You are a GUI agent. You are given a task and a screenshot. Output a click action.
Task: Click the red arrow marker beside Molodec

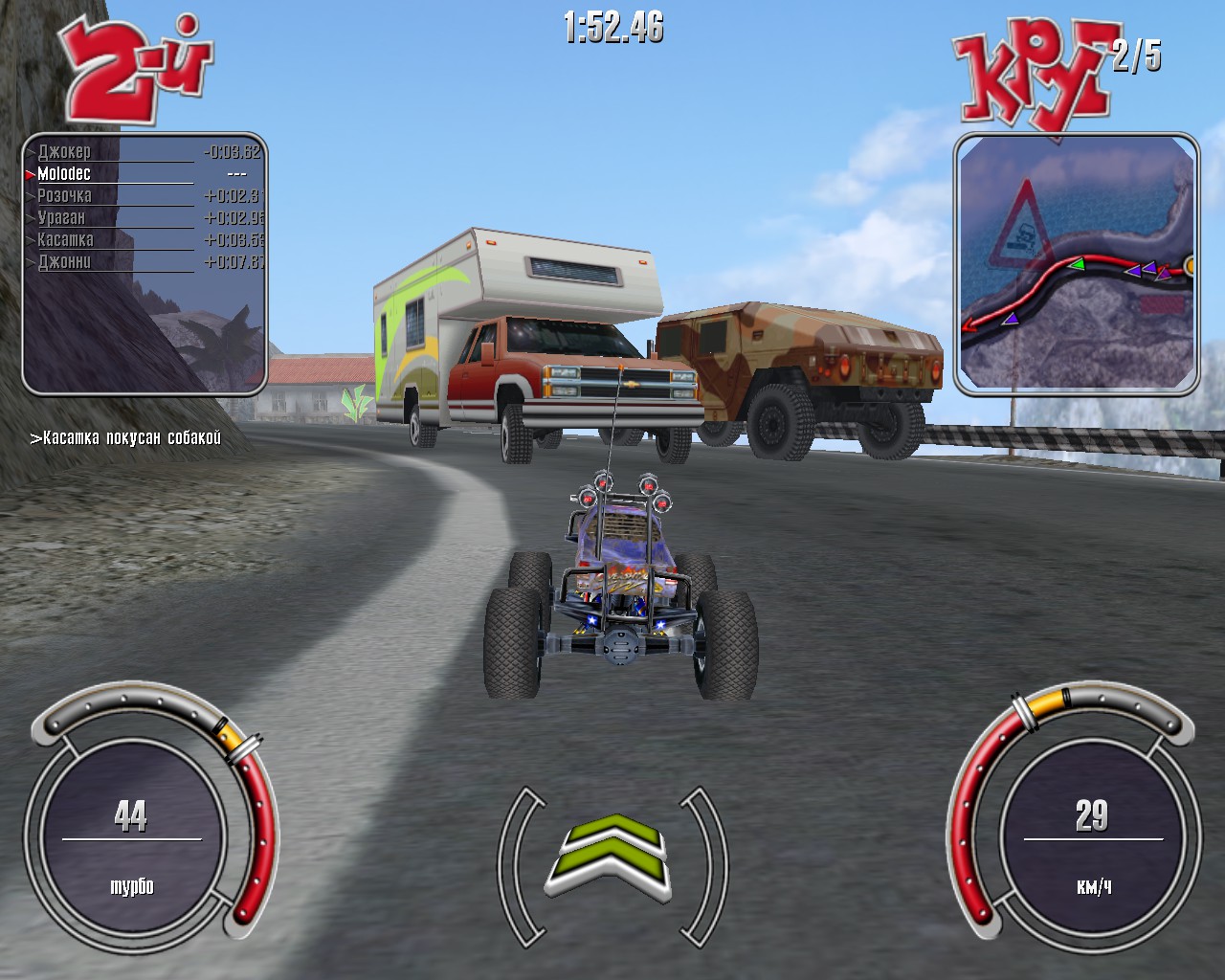point(30,174)
